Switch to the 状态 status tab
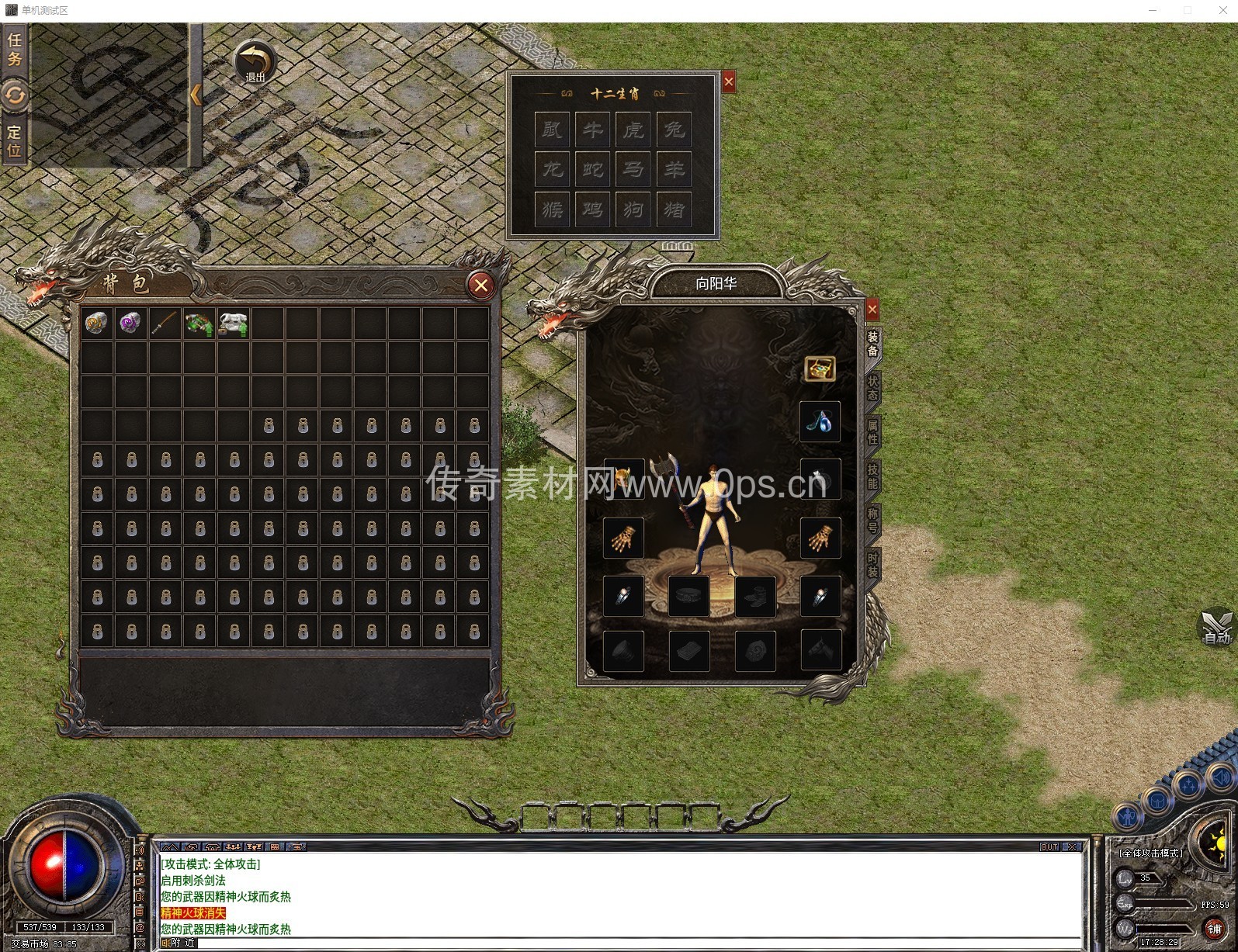This screenshot has height=952, width=1238. (x=873, y=387)
